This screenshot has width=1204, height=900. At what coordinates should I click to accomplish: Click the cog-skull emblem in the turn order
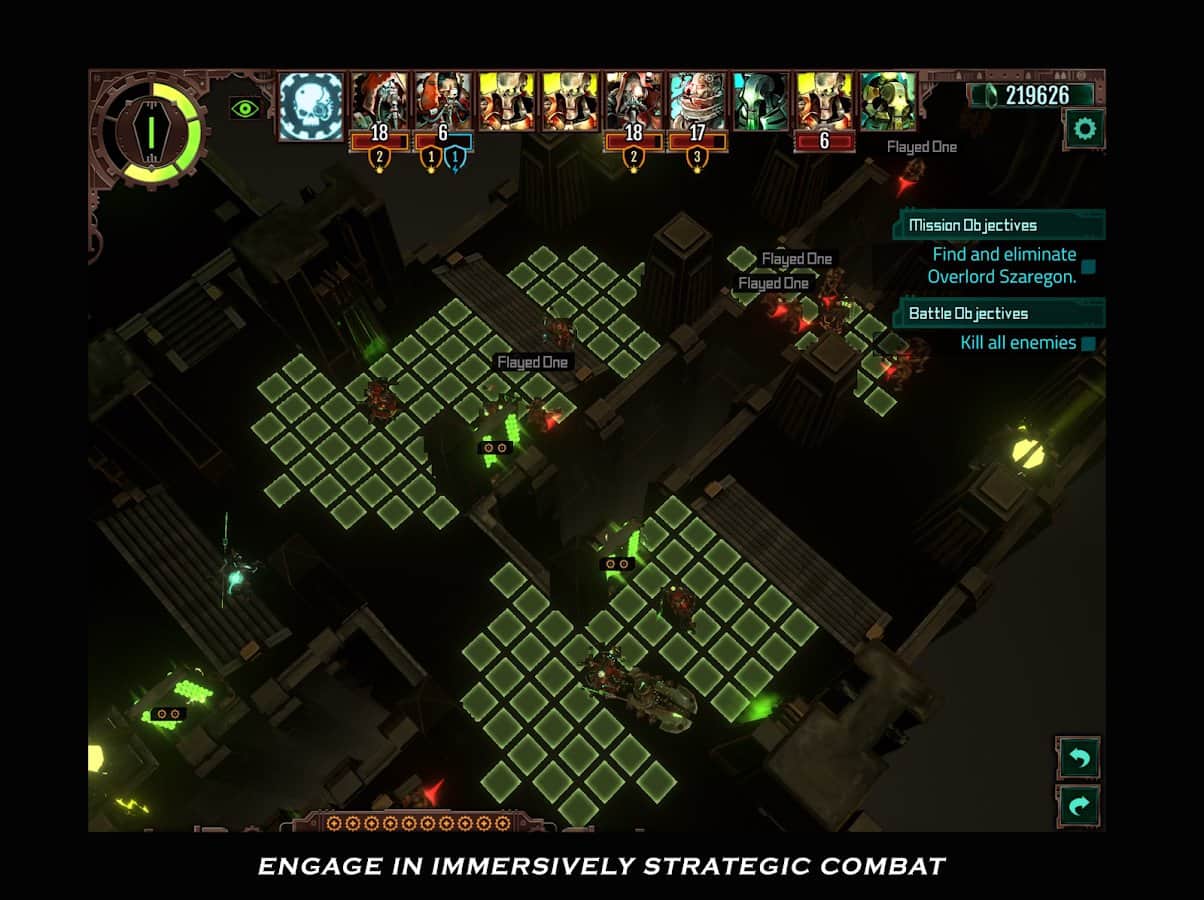(x=311, y=104)
